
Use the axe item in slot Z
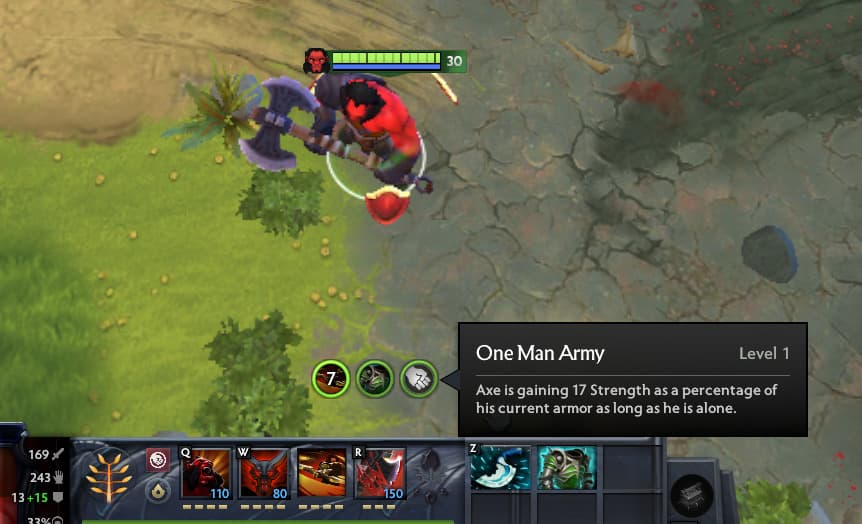pyautogui.click(x=500, y=468)
